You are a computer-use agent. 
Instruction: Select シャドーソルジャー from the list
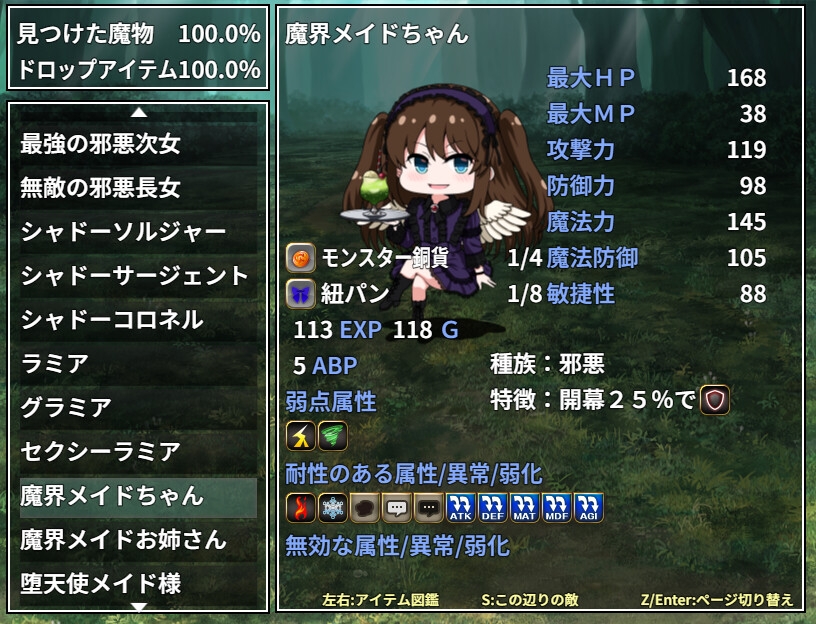(138, 232)
